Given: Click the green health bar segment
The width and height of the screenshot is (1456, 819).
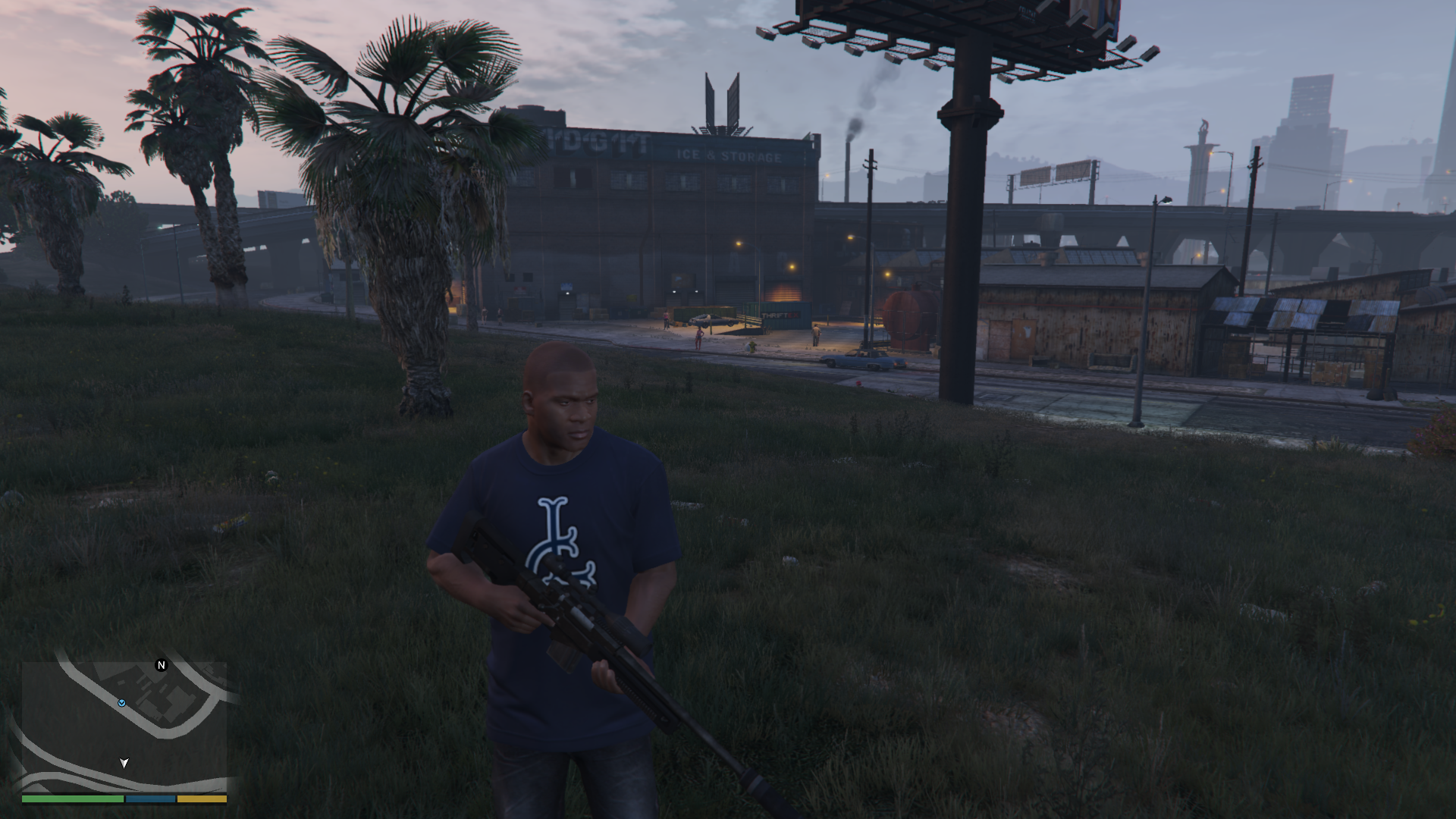Looking at the screenshot, I should (x=72, y=801).
